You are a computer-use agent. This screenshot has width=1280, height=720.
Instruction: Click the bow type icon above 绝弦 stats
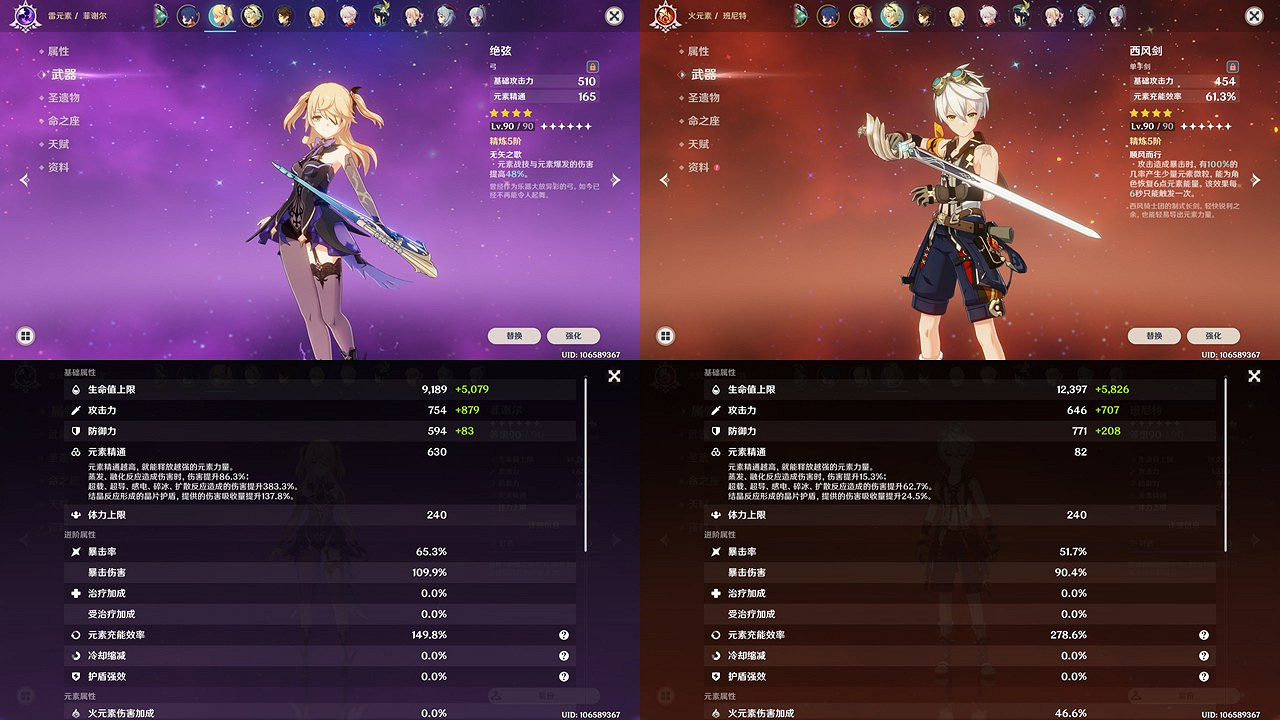click(491, 66)
